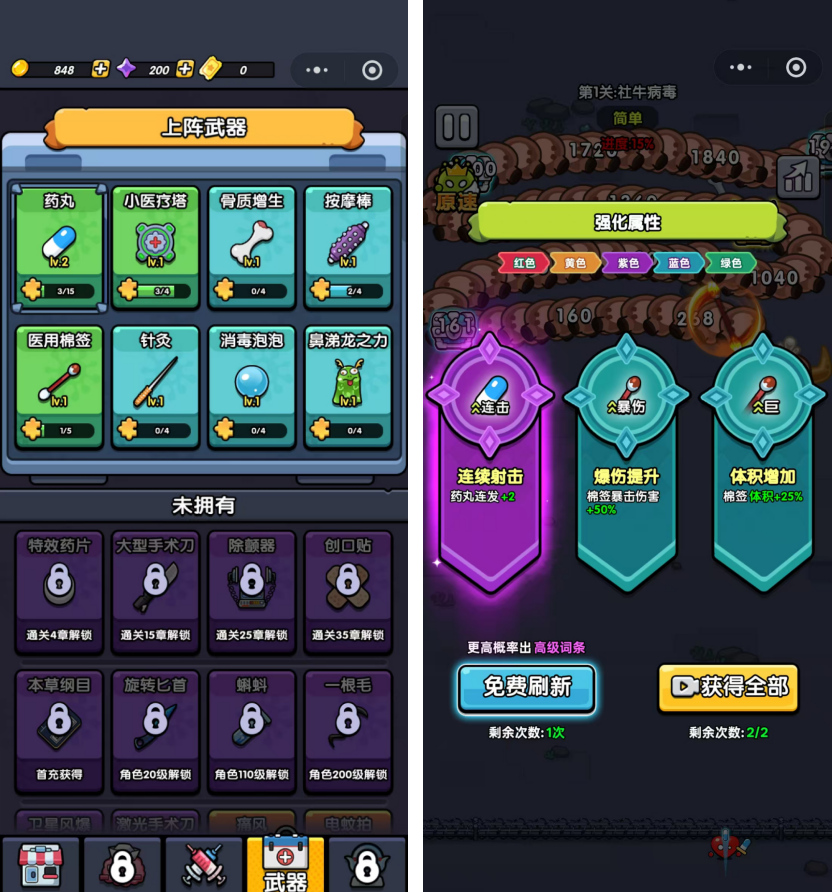The image size is (832, 892).
Task: Add more gold coins with plus button
Action: [100, 69]
